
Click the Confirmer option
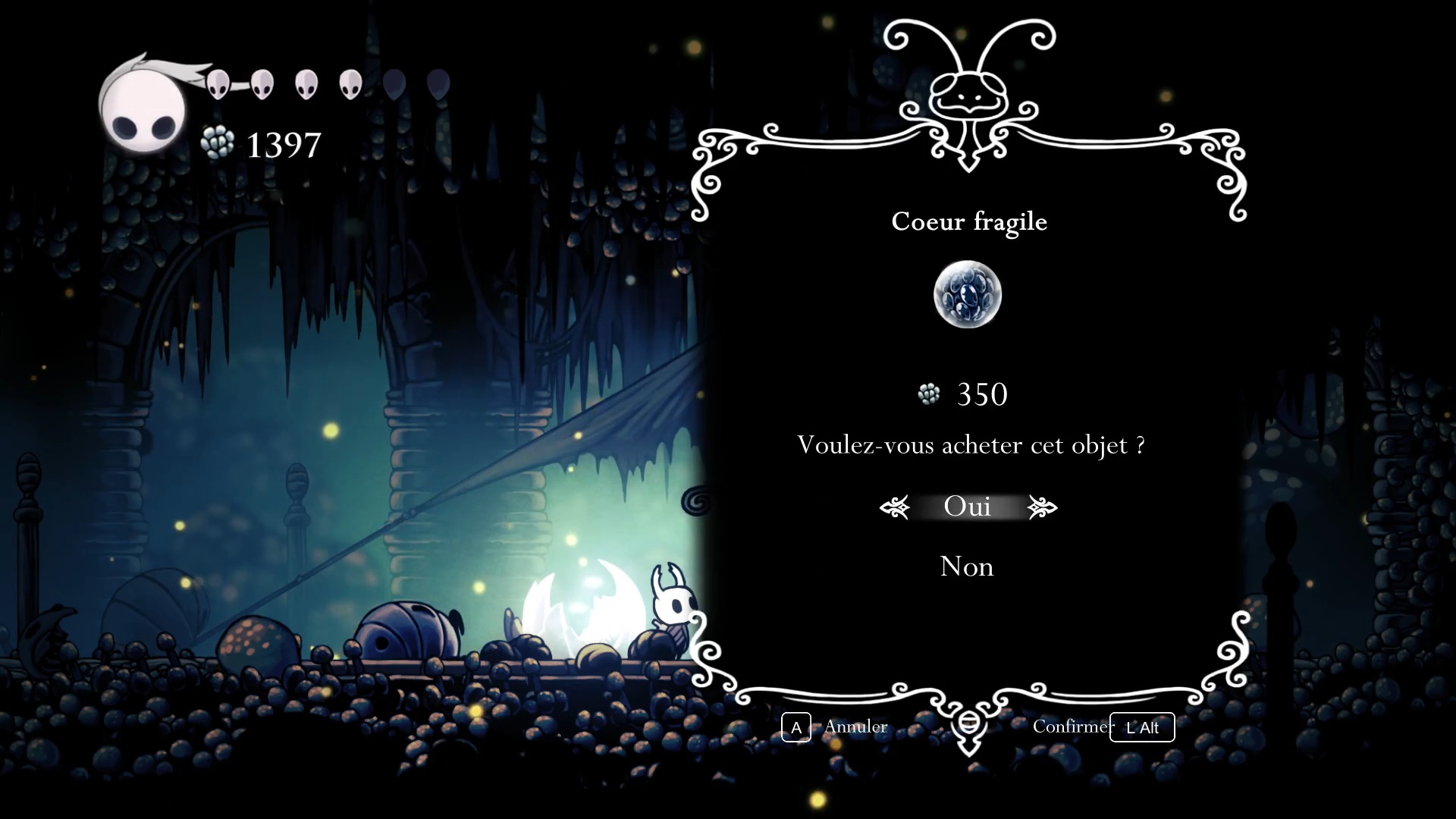pyautogui.click(x=1072, y=726)
